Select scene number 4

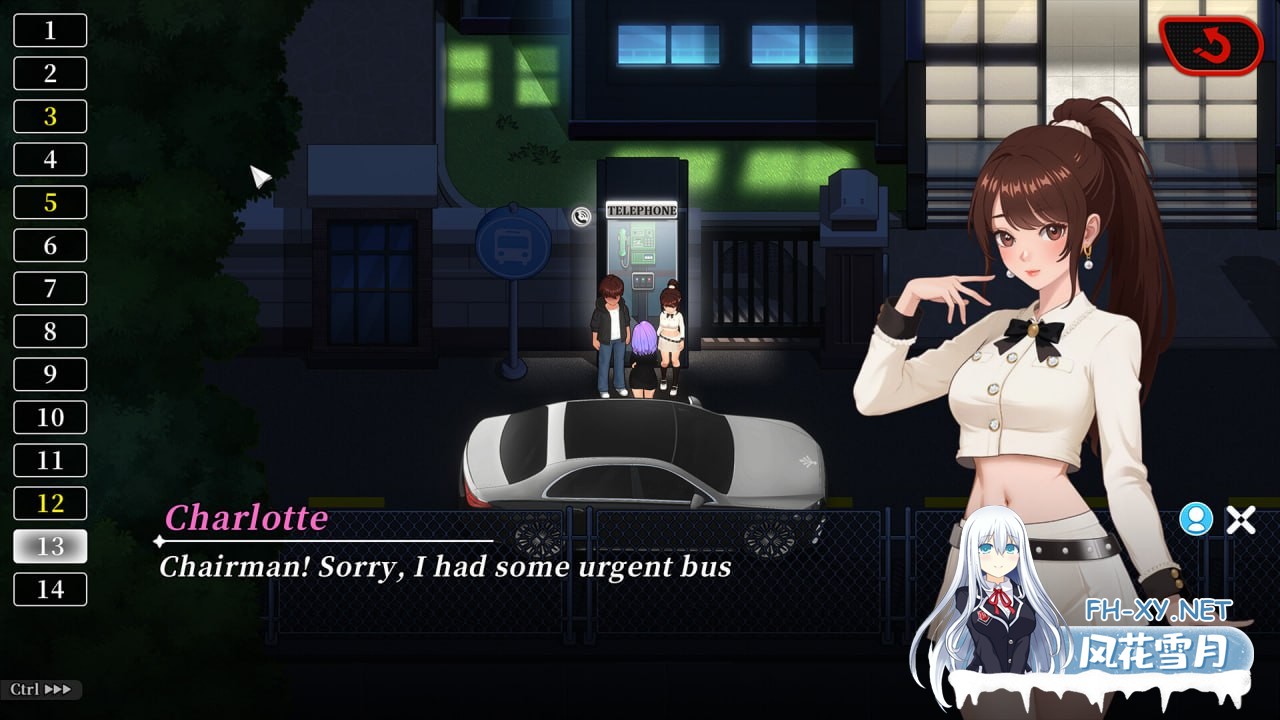[50, 159]
